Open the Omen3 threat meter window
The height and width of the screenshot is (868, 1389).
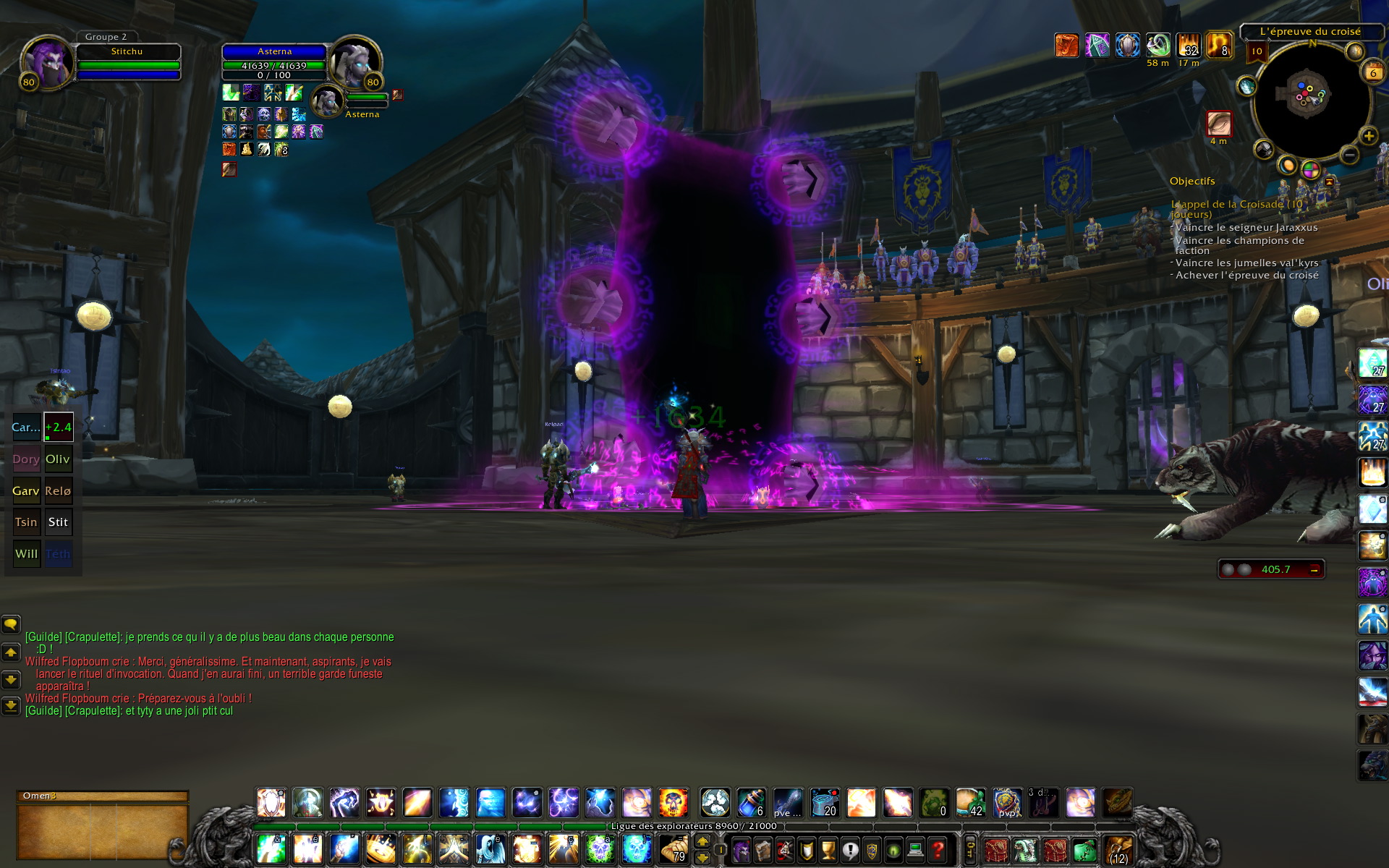coord(102,796)
